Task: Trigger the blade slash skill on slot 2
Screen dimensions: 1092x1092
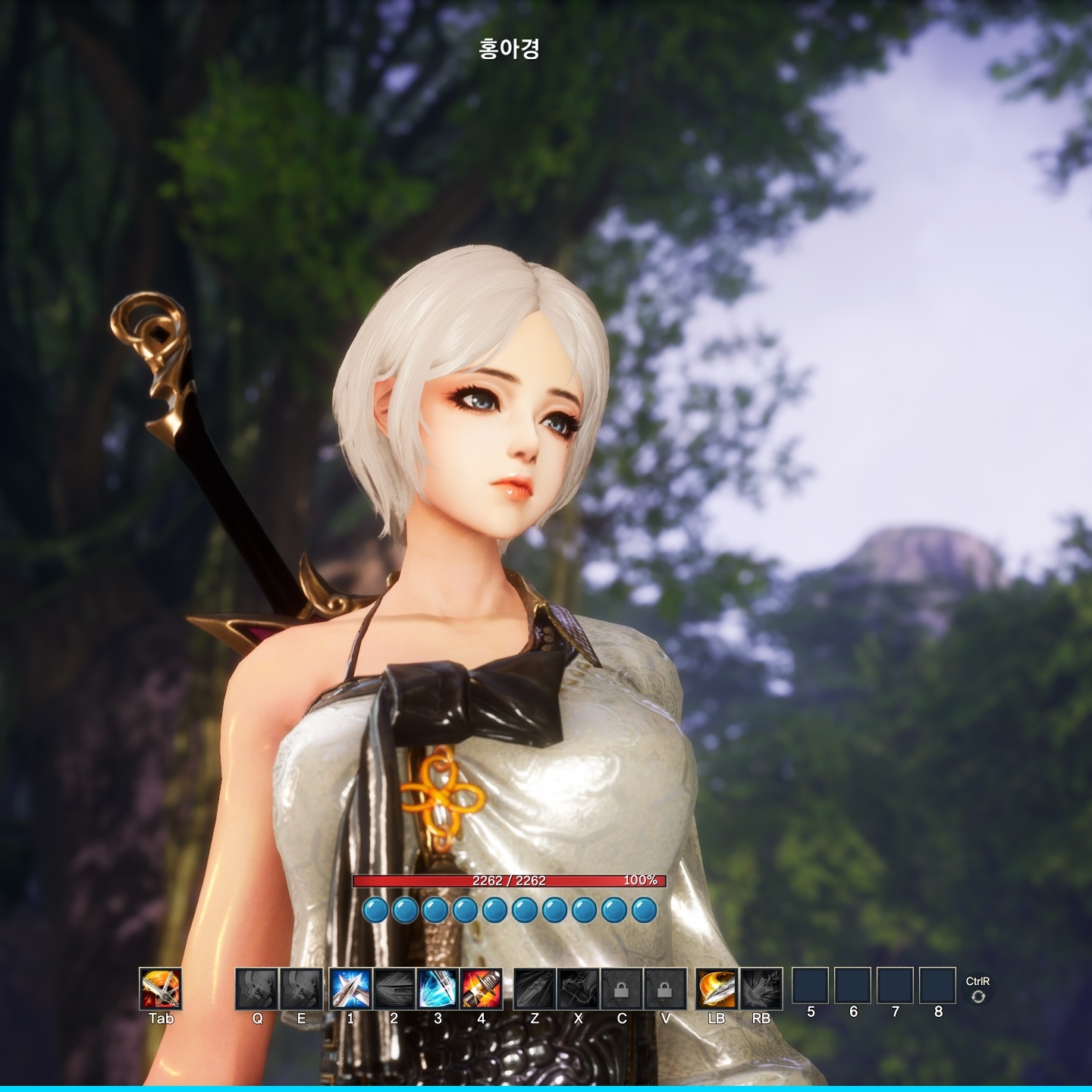Action: pos(392,990)
